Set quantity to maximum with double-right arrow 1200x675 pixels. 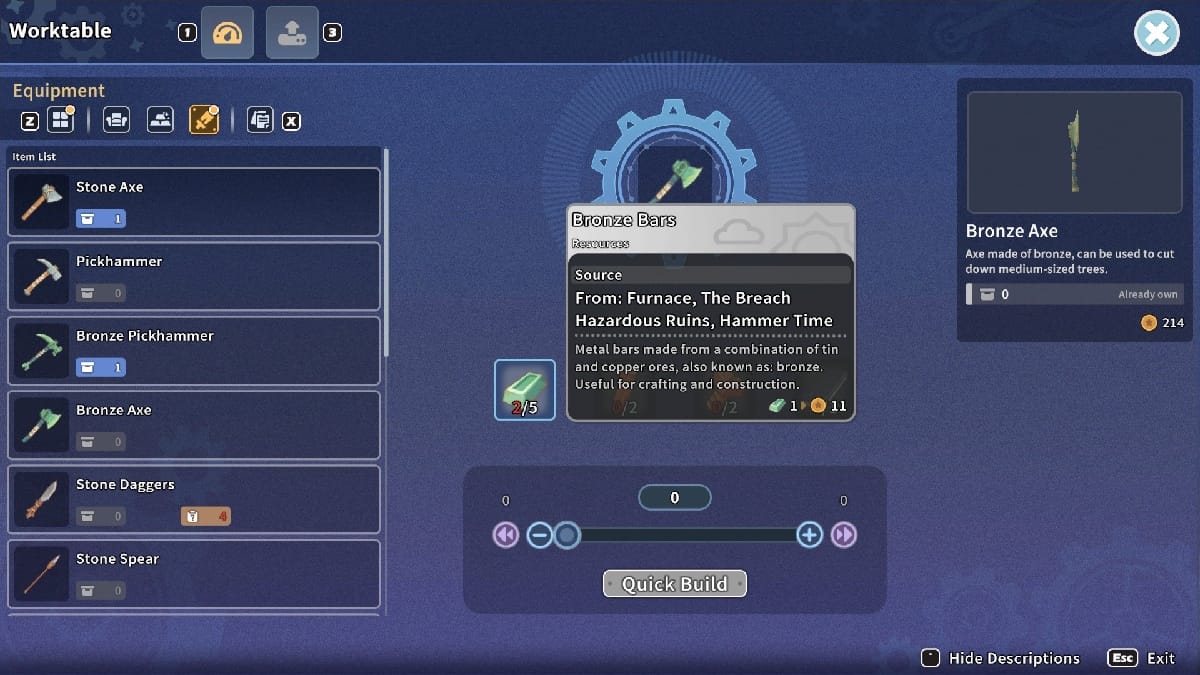pyautogui.click(x=844, y=535)
